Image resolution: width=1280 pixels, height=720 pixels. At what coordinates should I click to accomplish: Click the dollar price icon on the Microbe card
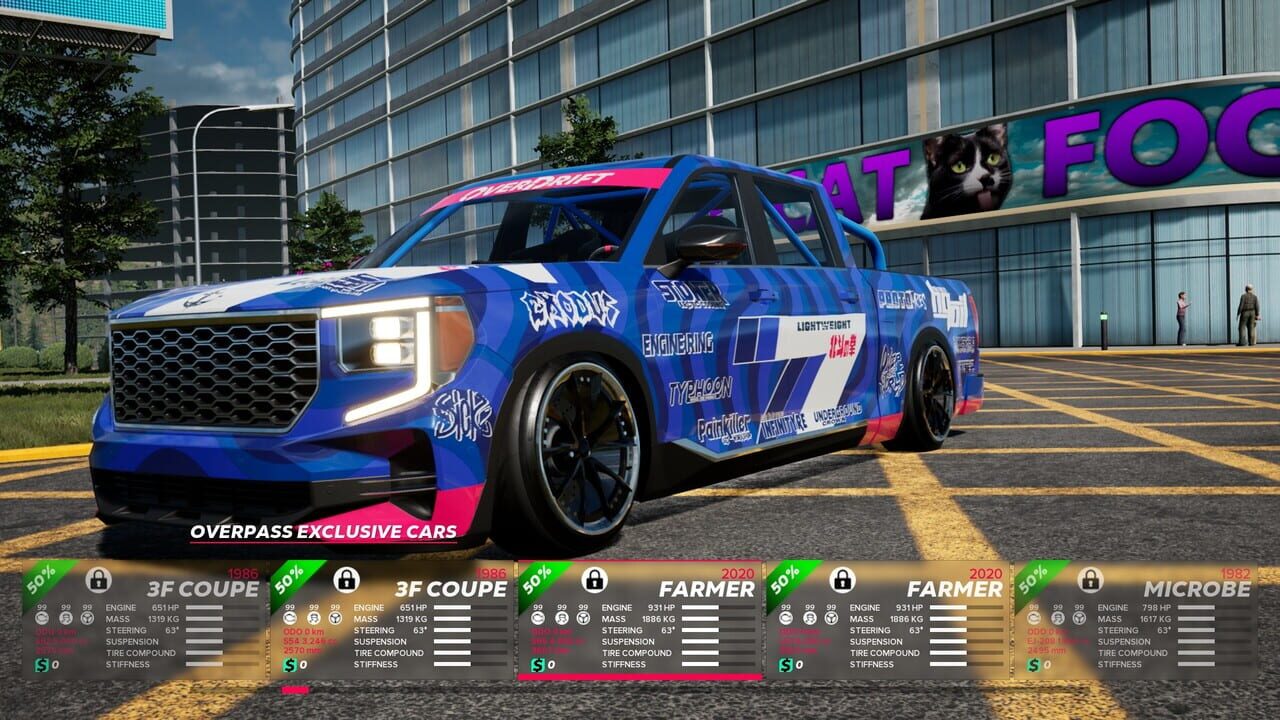(1033, 666)
